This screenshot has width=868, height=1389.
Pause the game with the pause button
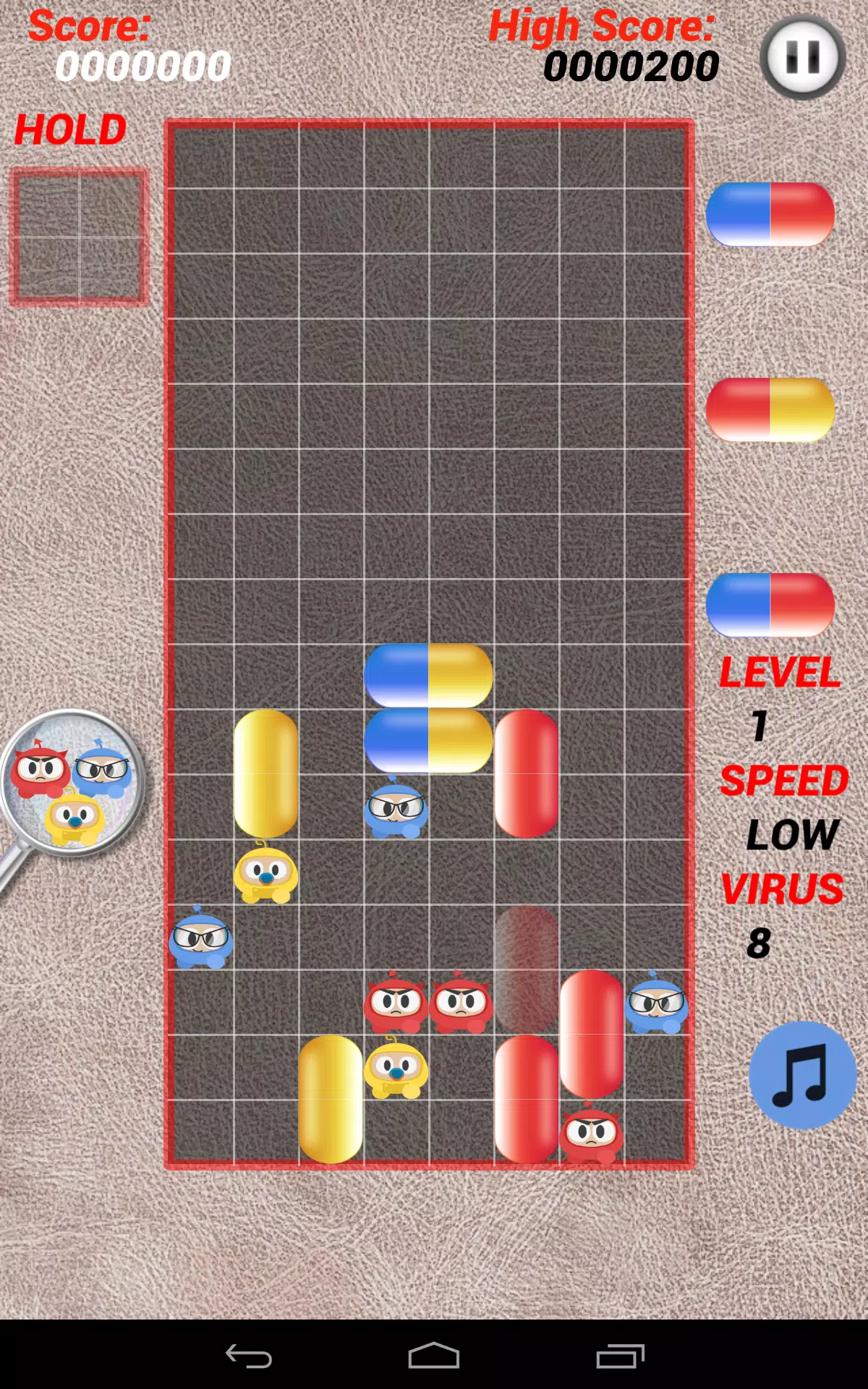[x=802, y=56]
